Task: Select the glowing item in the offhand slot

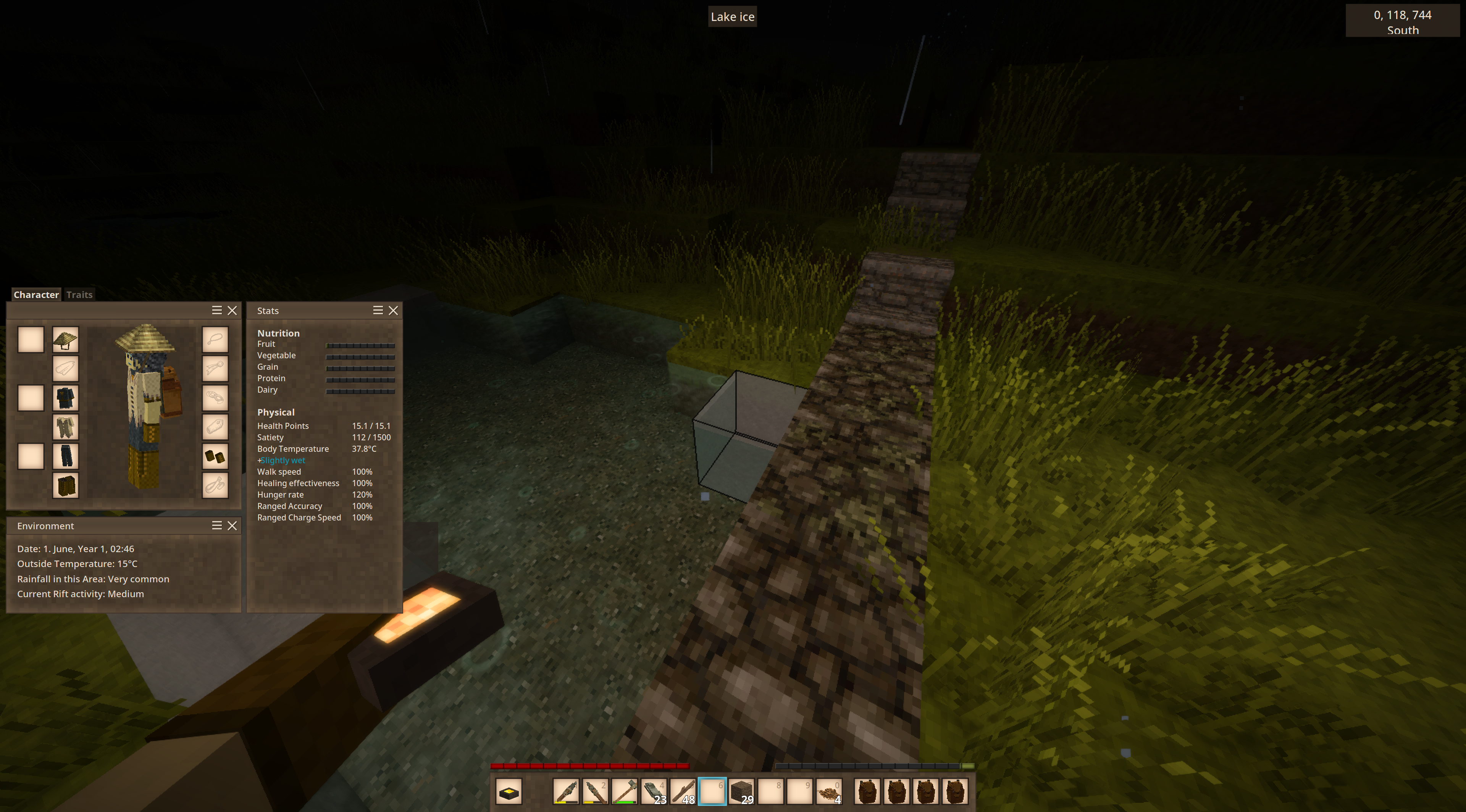Action: coord(509,791)
